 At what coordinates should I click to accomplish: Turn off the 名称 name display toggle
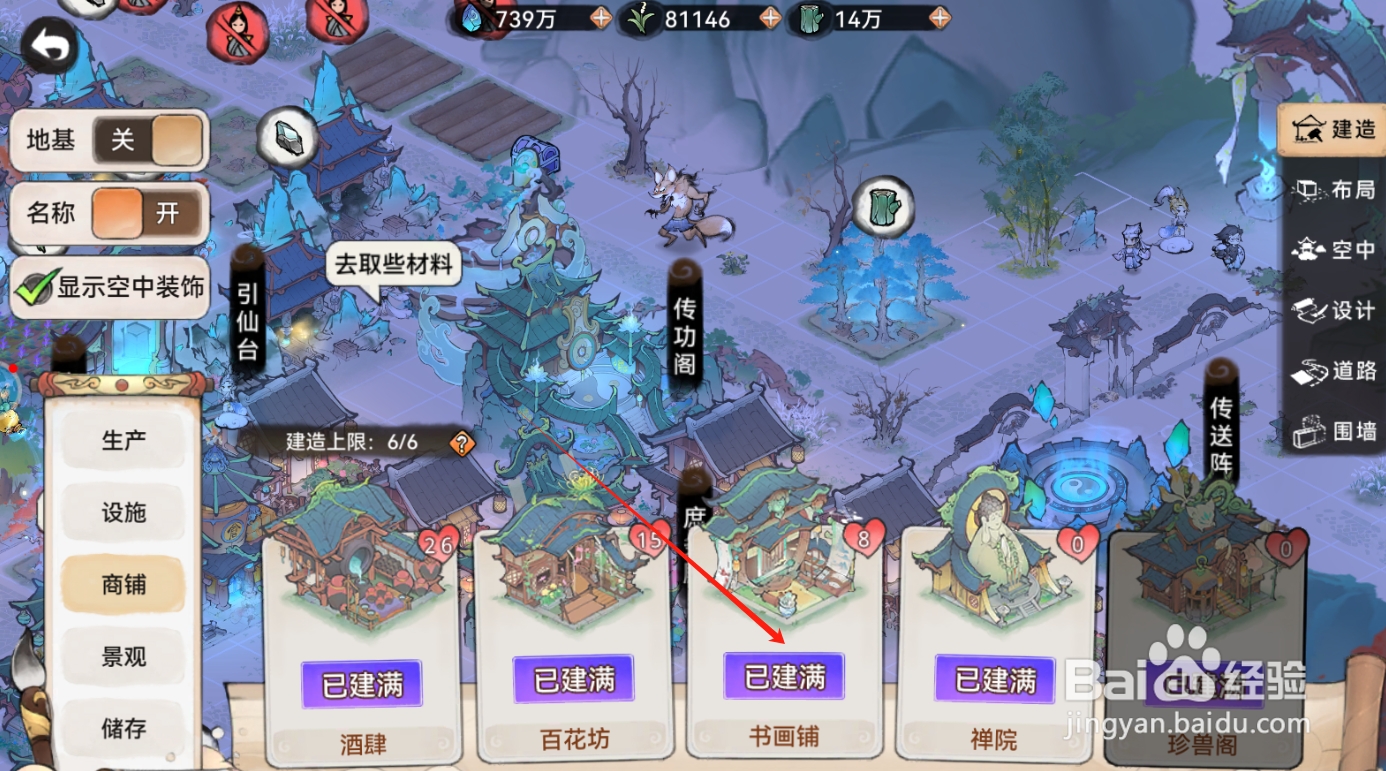[x=120, y=213]
